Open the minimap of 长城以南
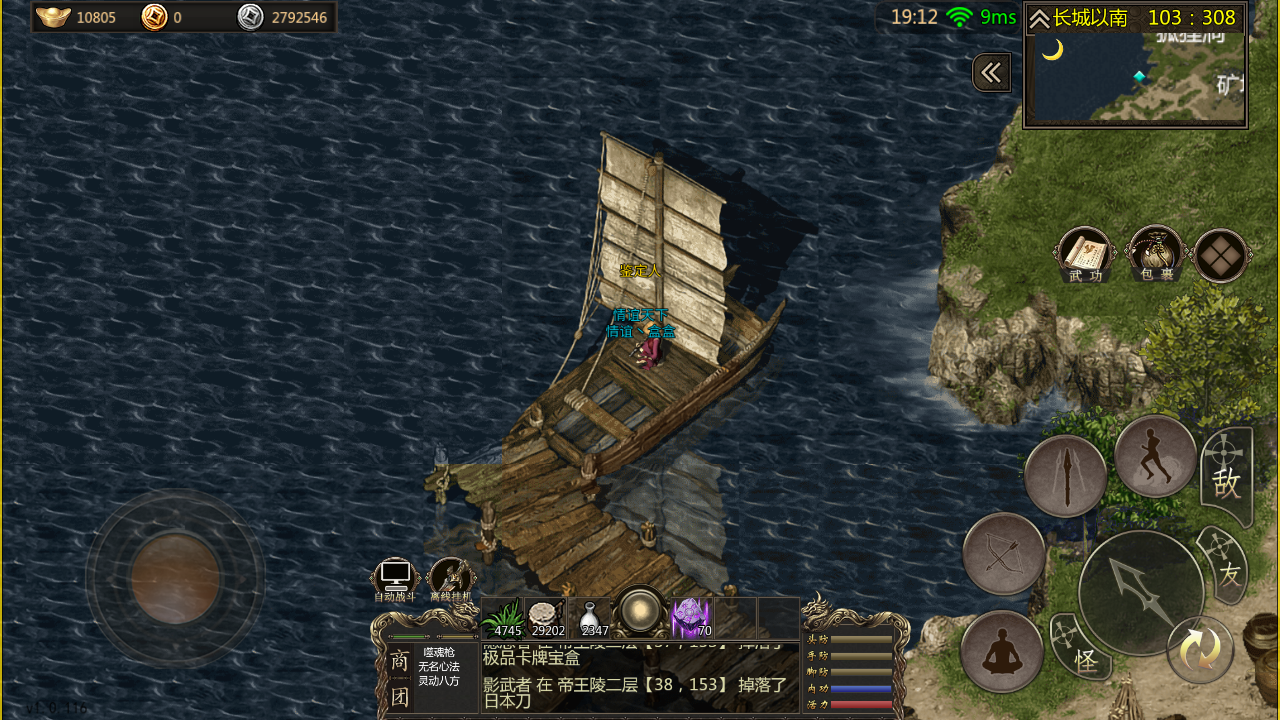 [x=1135, y=78]
